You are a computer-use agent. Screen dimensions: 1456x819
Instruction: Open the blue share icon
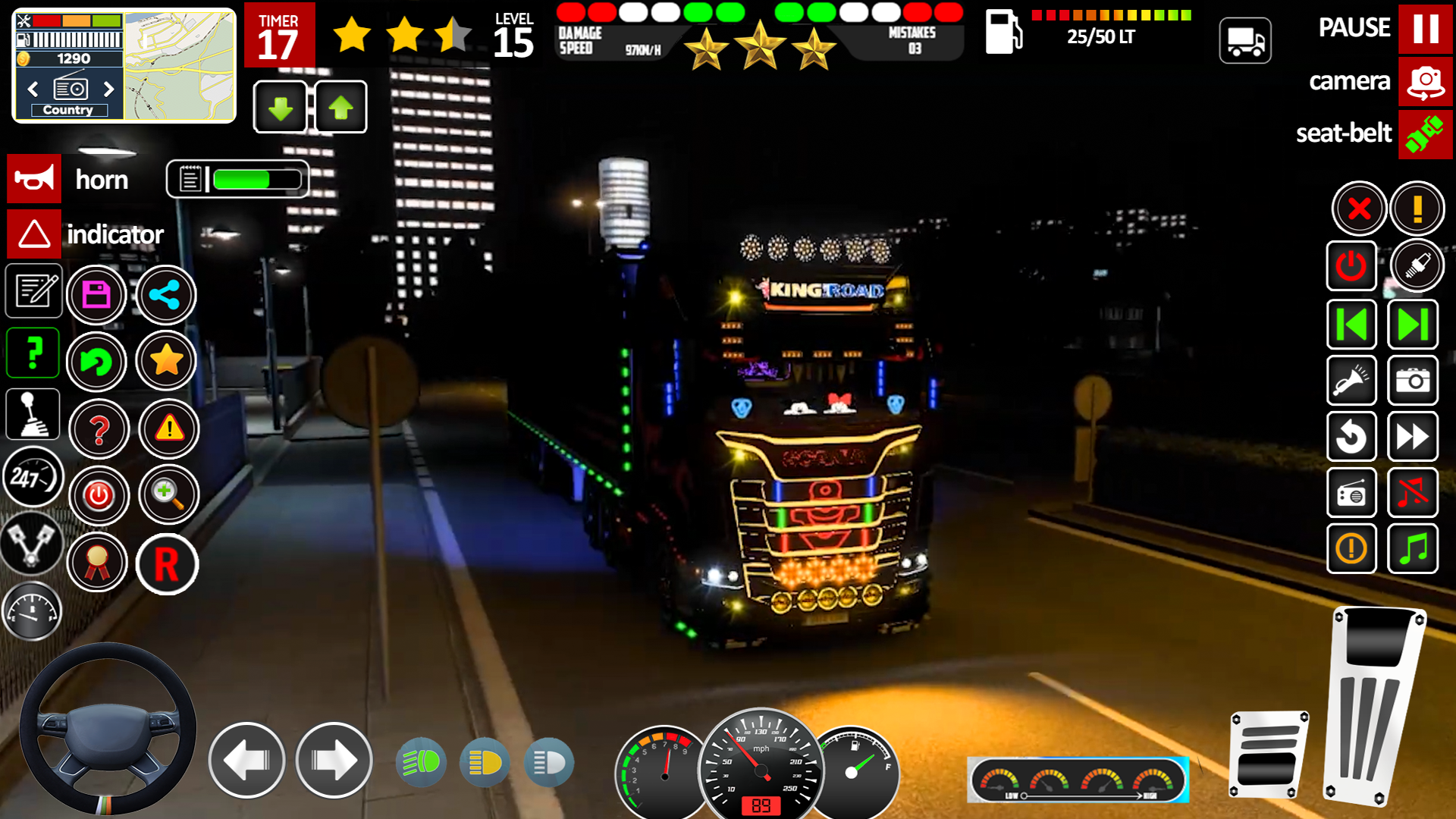tap(165, 294)
